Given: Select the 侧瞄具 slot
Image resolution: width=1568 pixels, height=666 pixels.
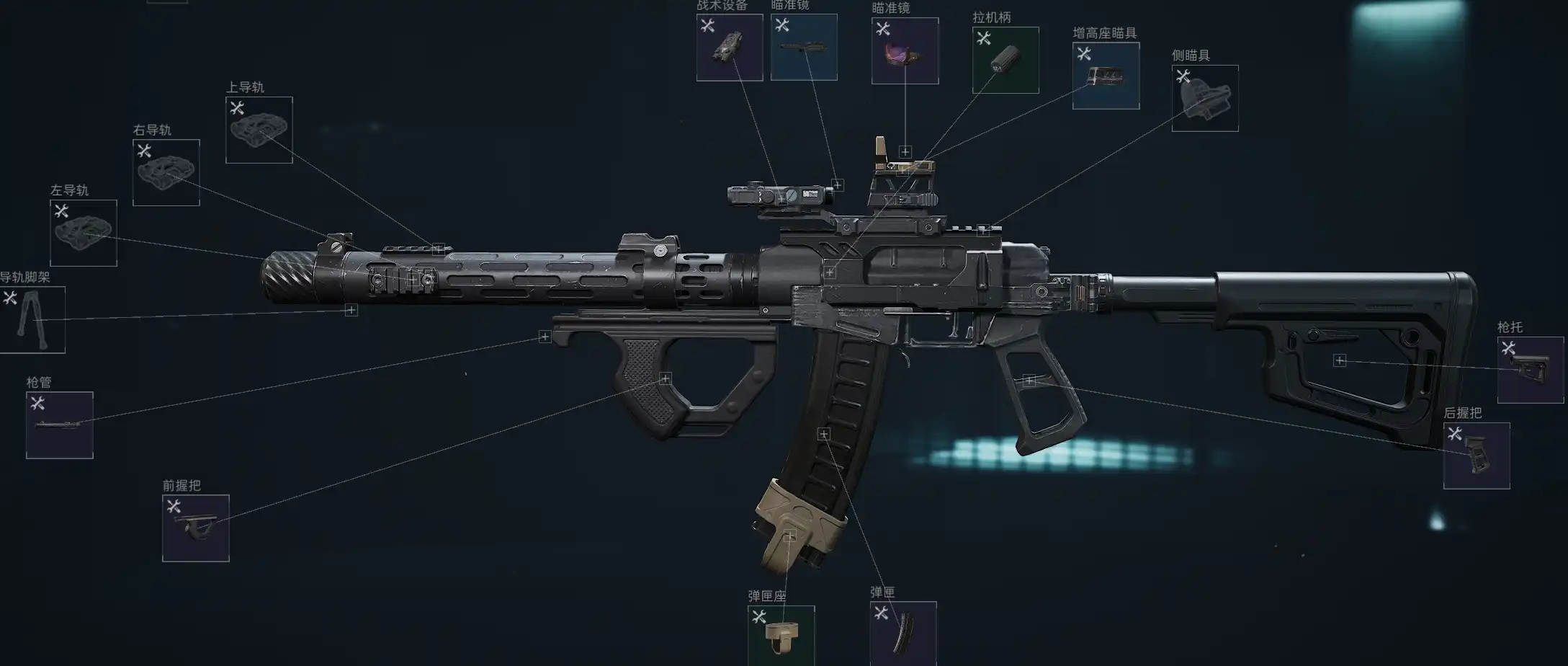Looking at the screenshot, I should (x=1205, y=98).
